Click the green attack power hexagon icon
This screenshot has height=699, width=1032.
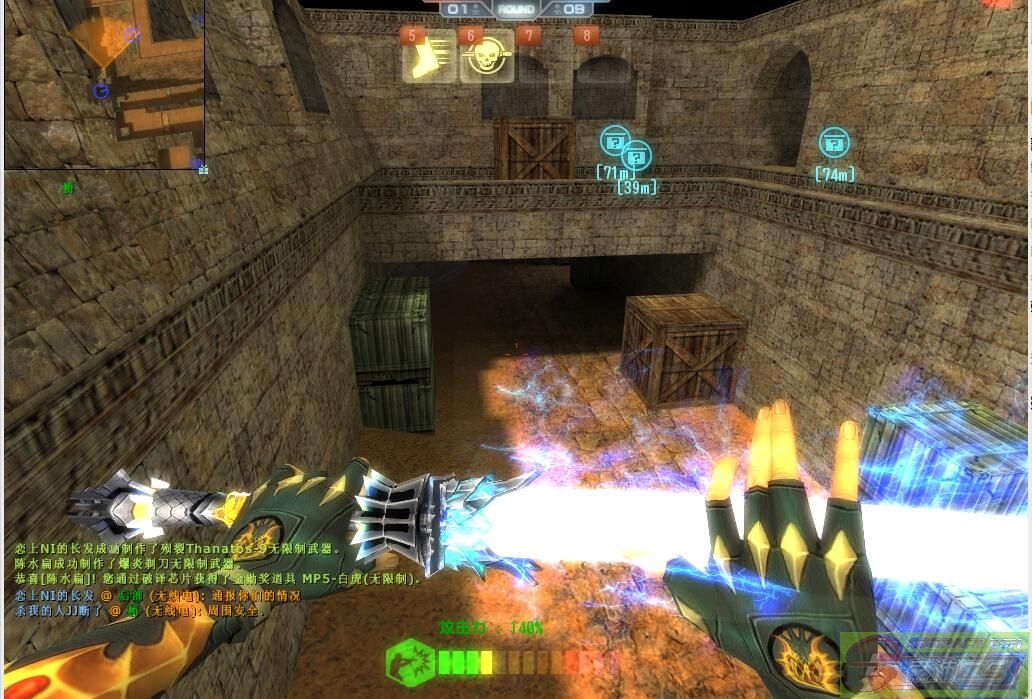(x=410, y=662)
